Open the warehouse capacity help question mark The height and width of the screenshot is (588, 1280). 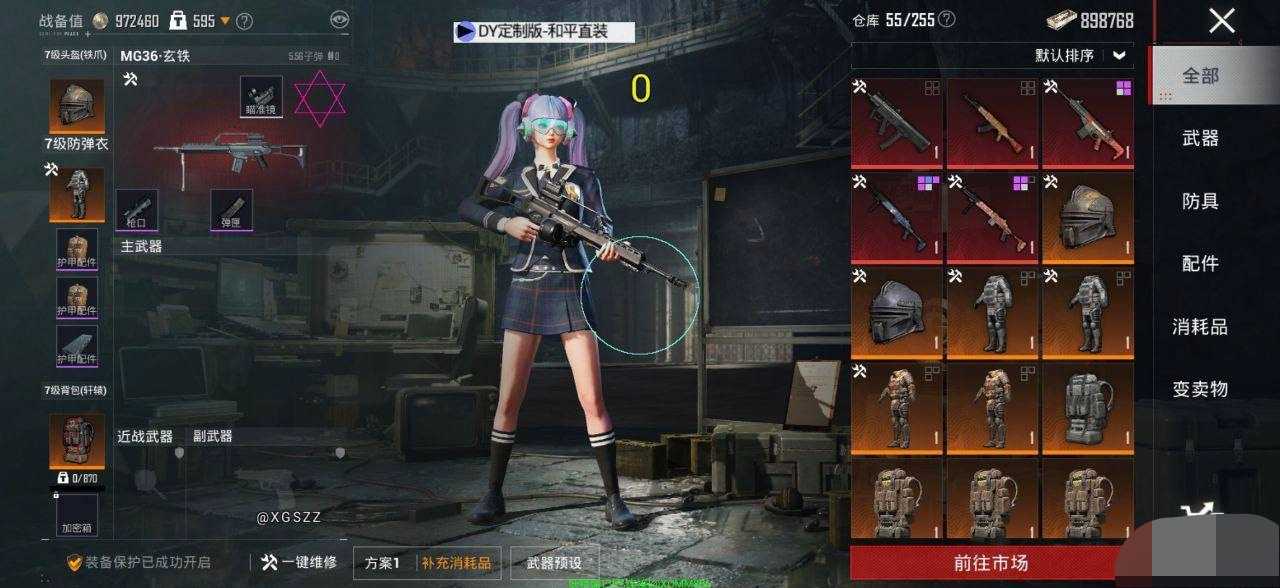tap(946, 19)
